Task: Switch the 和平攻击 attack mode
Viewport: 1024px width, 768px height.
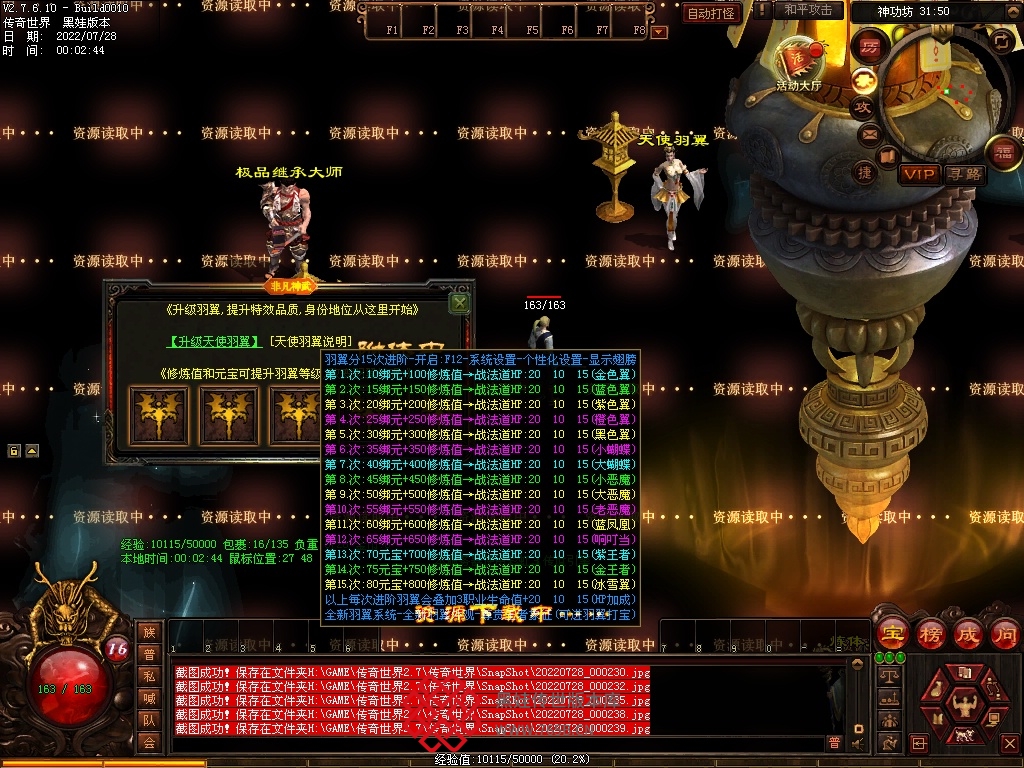Action: (x=807, y=10)
